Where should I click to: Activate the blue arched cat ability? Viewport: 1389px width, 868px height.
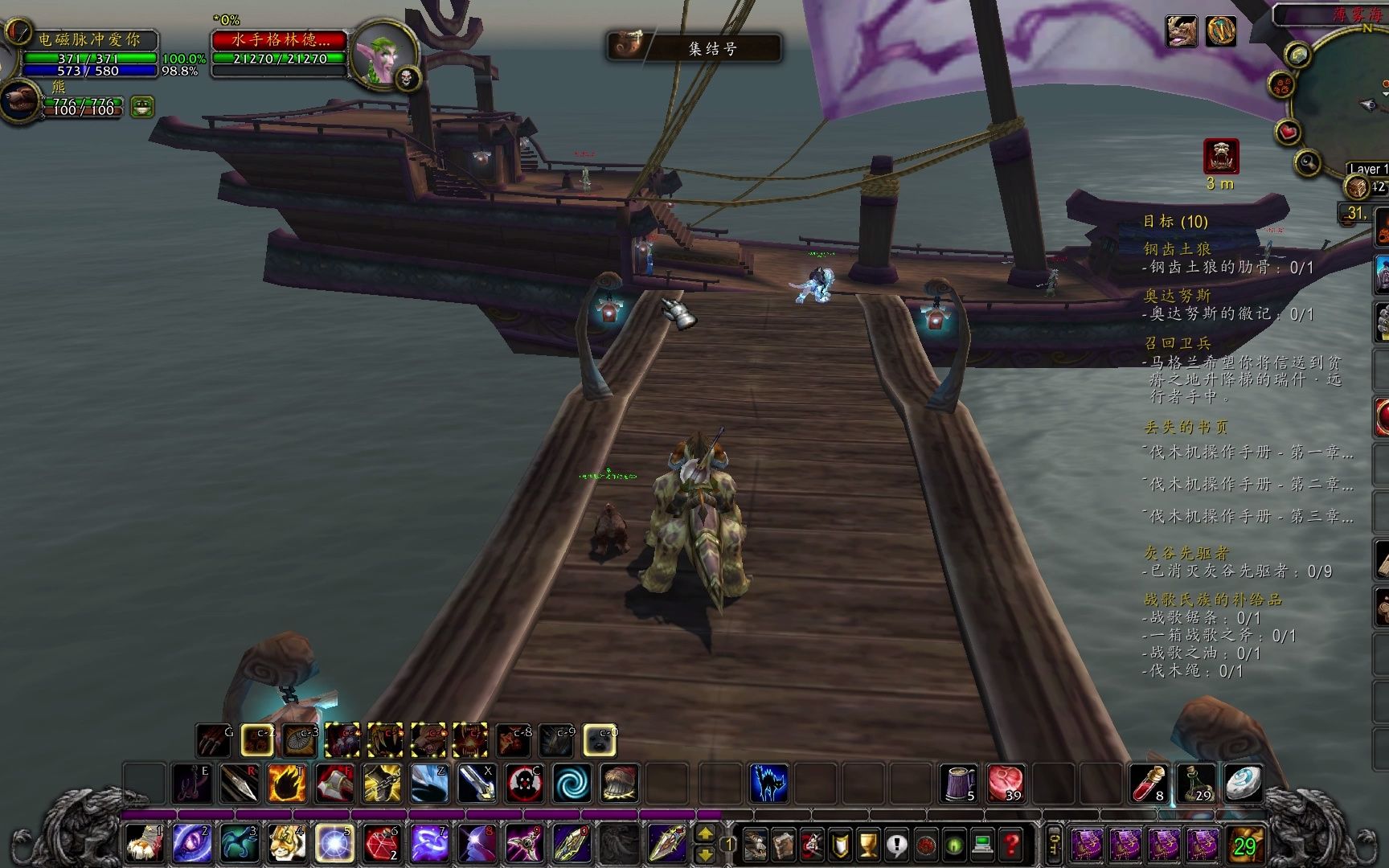[x=768, y=783]
